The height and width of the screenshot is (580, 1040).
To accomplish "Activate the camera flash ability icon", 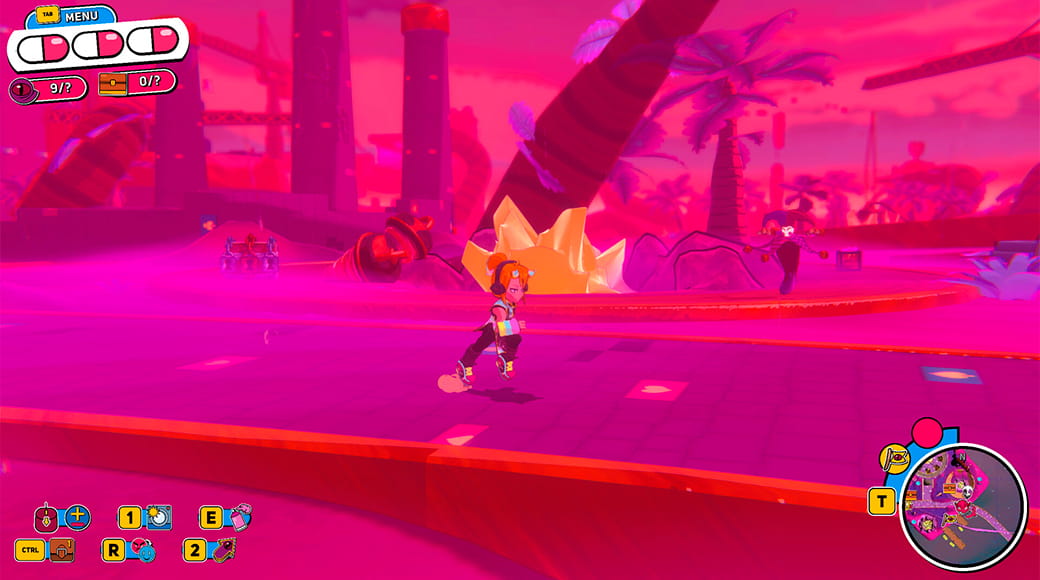I will click(159, 517).
